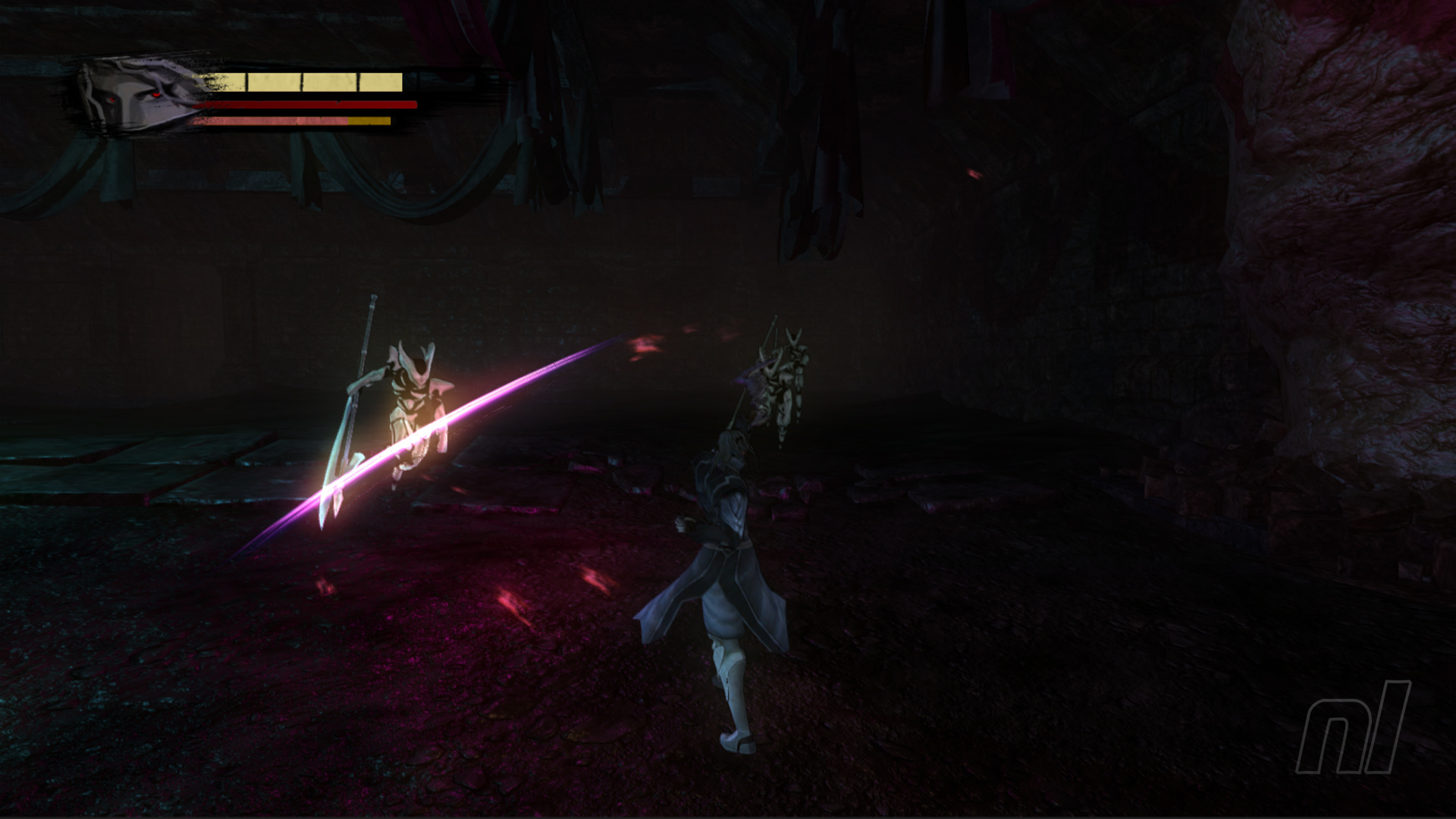The width and height of the screenshot is (1456, 819).
Task: Click the Nintendo Life watermark logo
Action: click(x=1354, y=726)
